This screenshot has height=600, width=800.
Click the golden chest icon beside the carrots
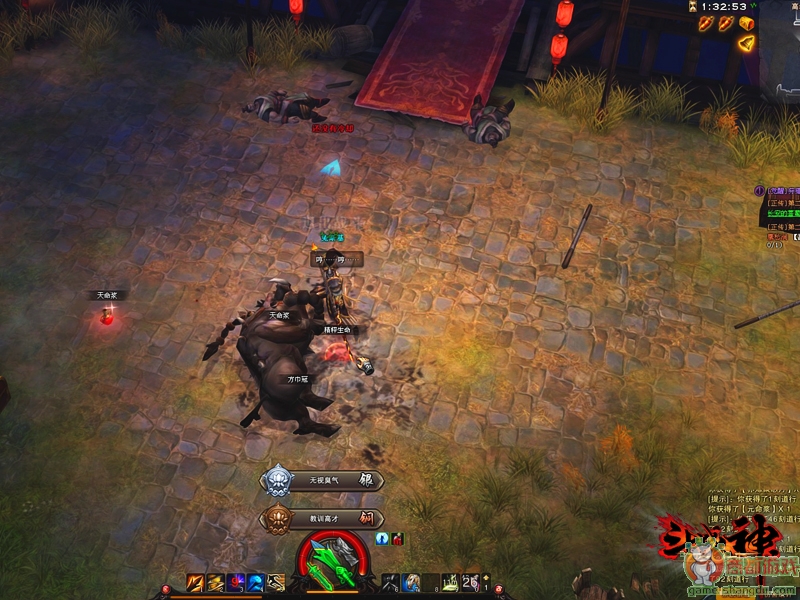click(745, 23)
